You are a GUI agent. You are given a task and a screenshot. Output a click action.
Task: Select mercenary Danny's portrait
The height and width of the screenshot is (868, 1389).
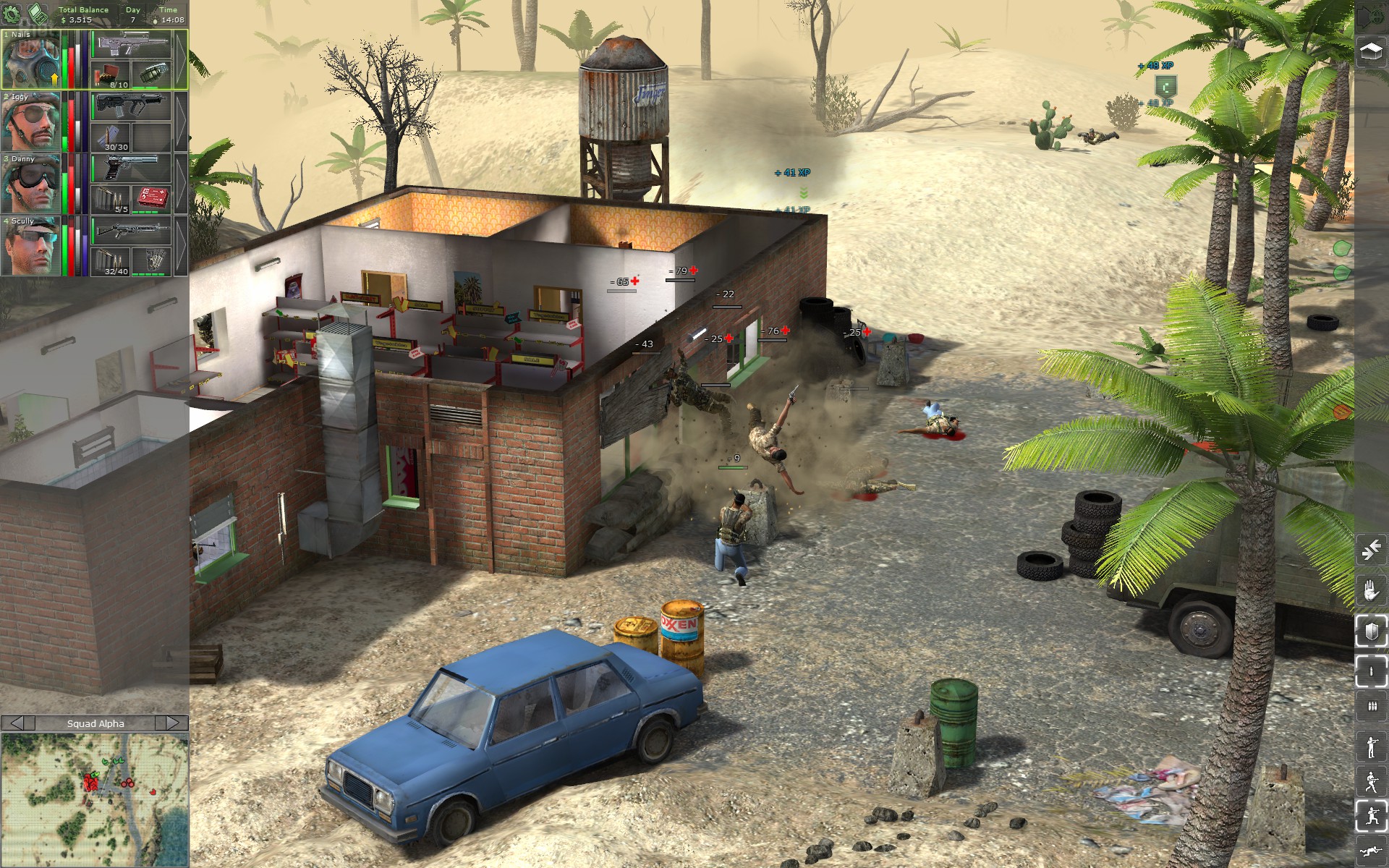30,184
